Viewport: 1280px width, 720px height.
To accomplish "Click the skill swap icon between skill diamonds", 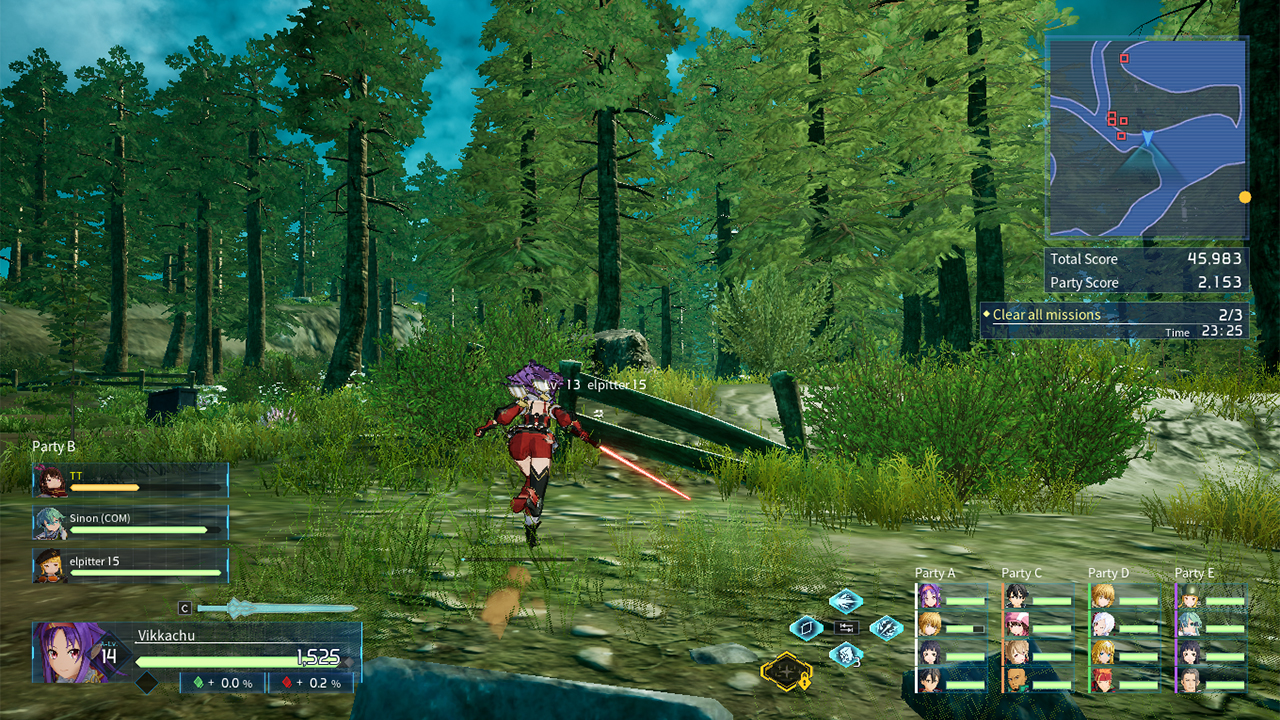I will tap(846, 628).
